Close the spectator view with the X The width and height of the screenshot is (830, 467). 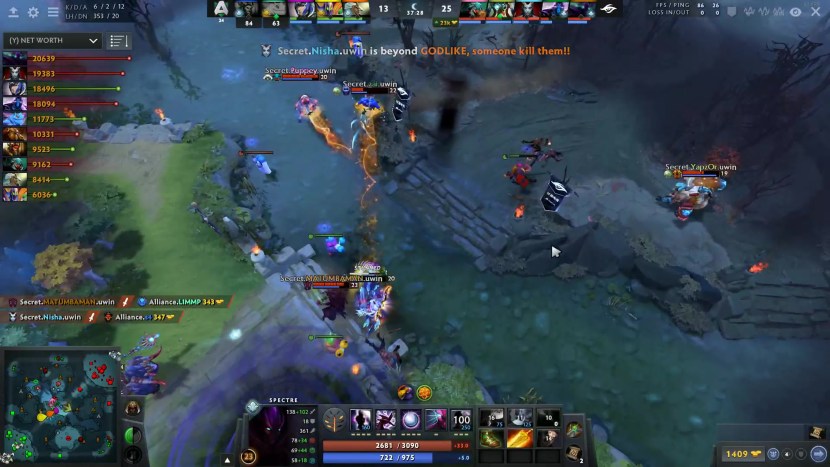[x=817, y=12]
